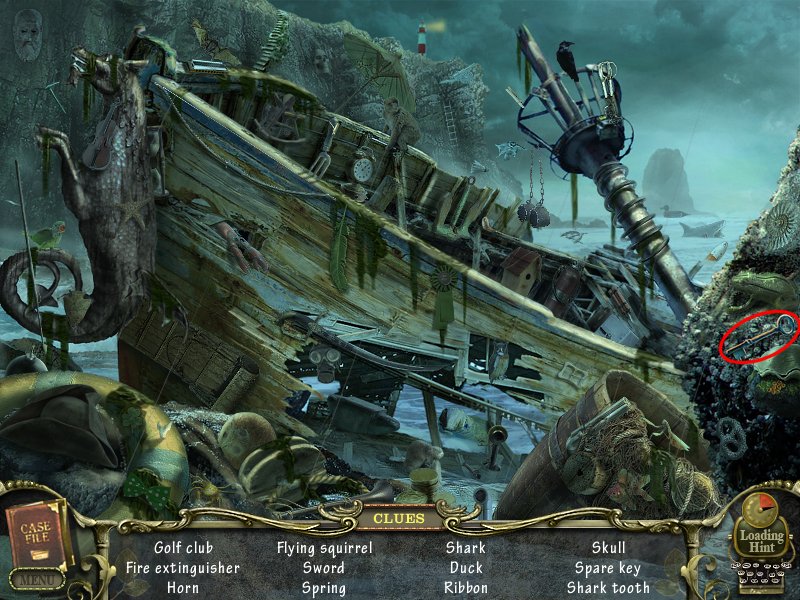Viewport: 800px width, 600px height.
Task: Select the Flying squirrel clue
Action: tap(324, 548)
